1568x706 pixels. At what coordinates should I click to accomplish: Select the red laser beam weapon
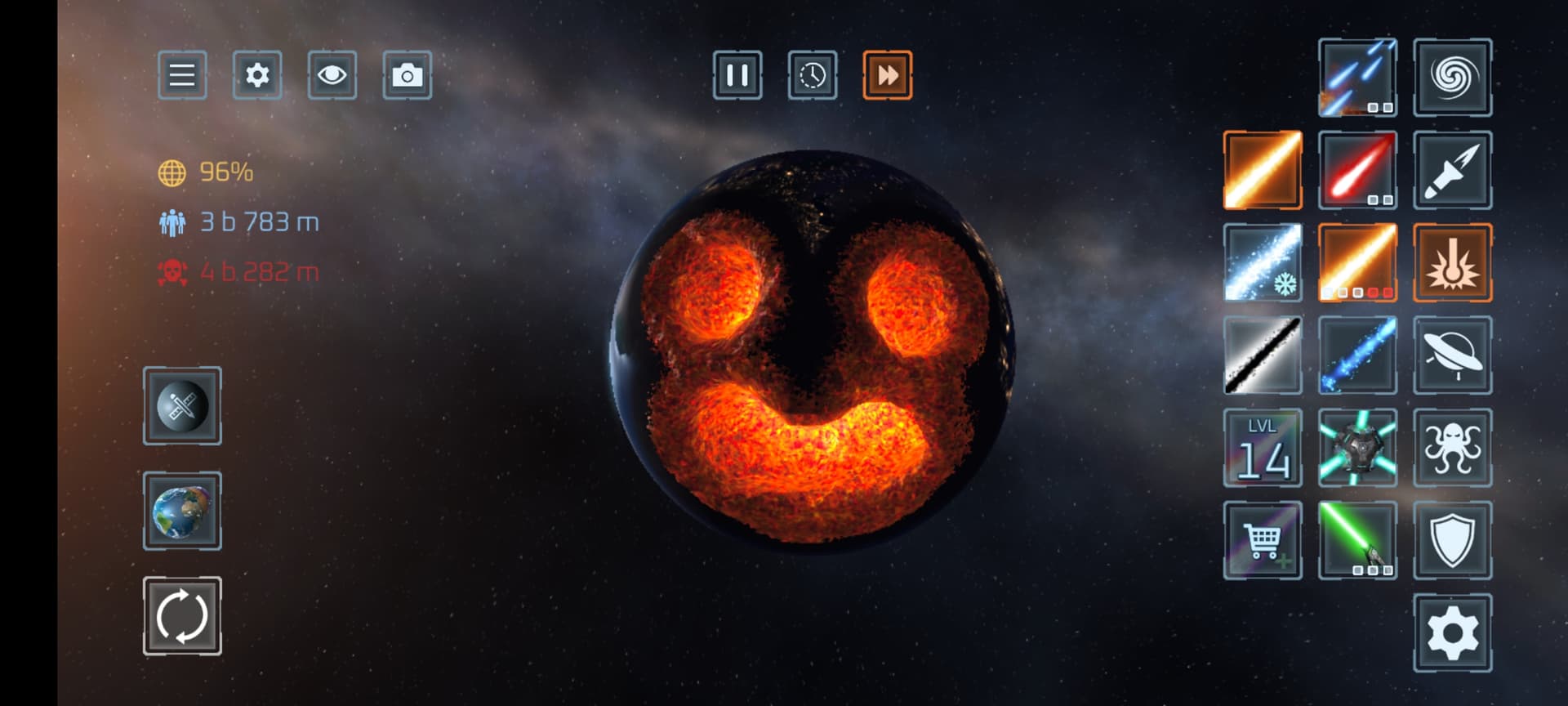[1357, 170]
